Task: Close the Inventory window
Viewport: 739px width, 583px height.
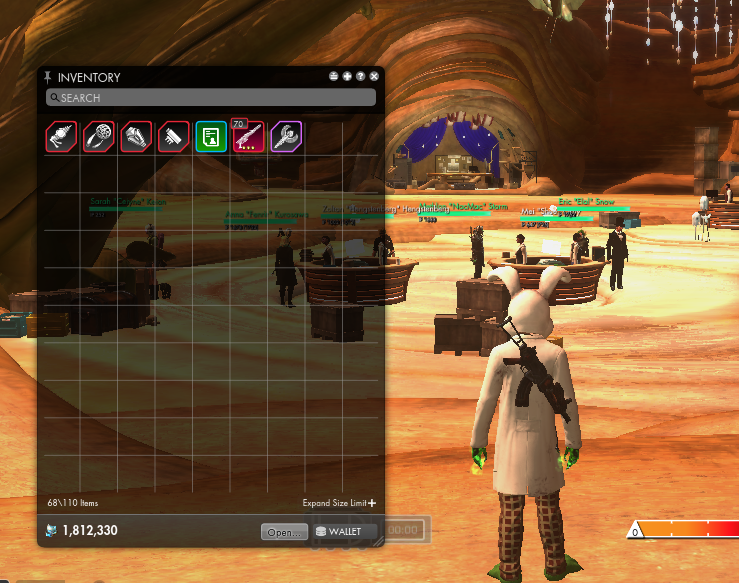Action: (x=374, y=76)
